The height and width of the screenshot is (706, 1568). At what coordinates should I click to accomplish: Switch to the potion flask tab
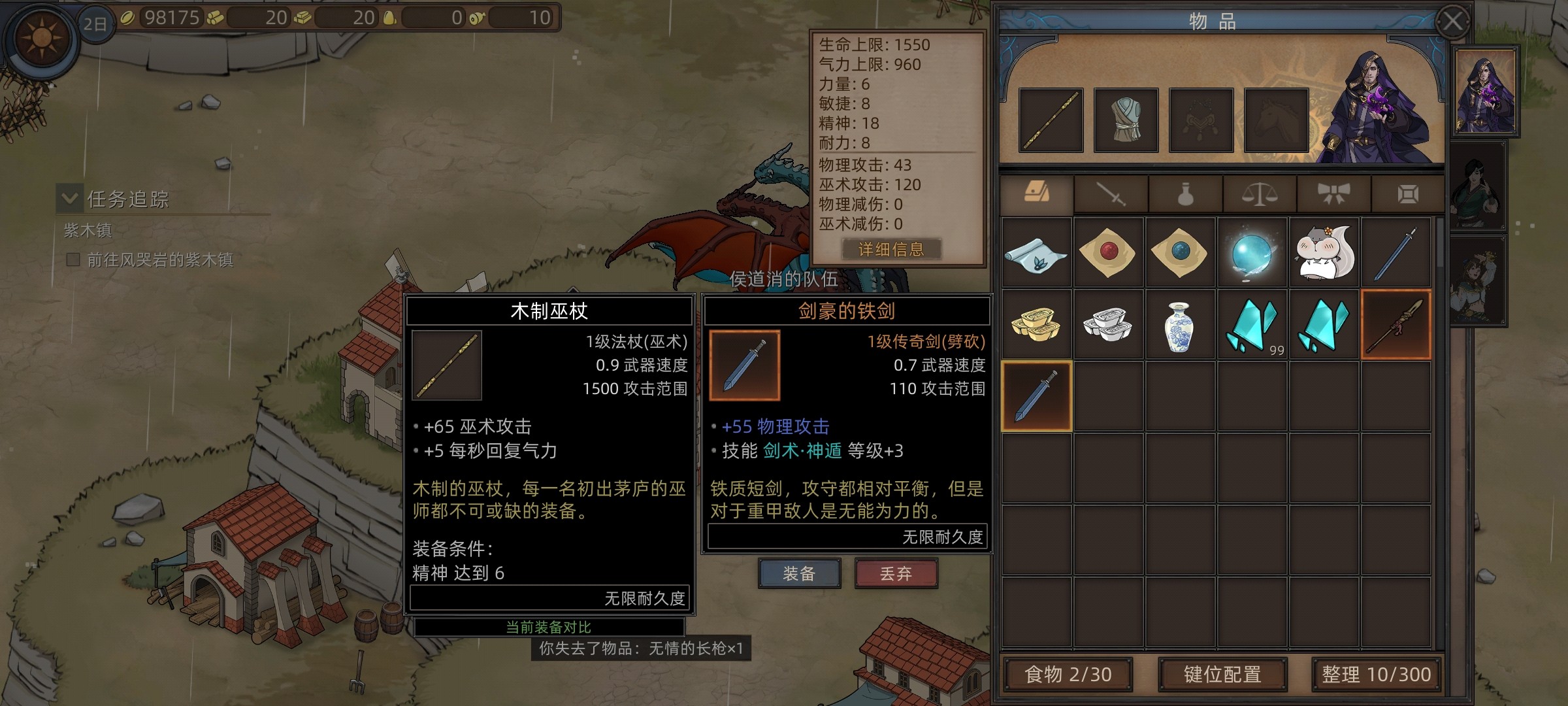(1185, 194)
